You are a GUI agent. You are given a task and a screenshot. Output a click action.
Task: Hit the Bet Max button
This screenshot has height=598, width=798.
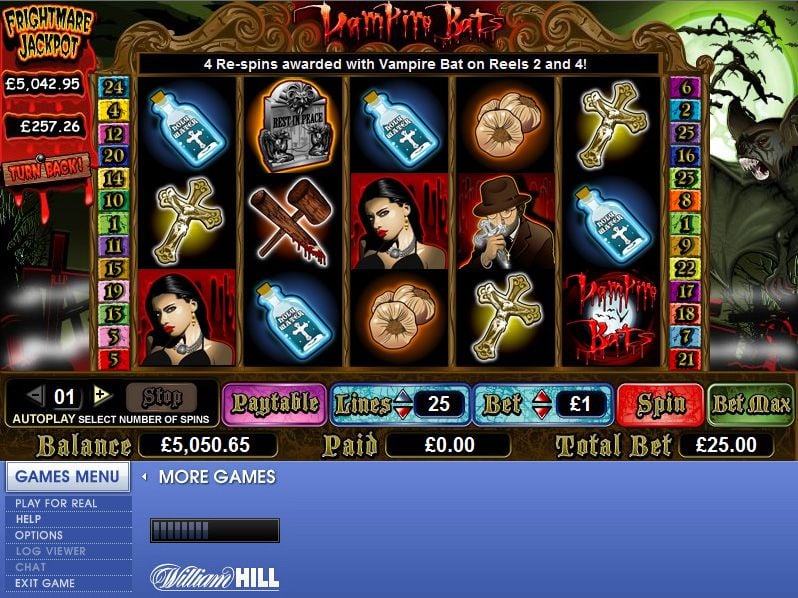pos(750,403)
